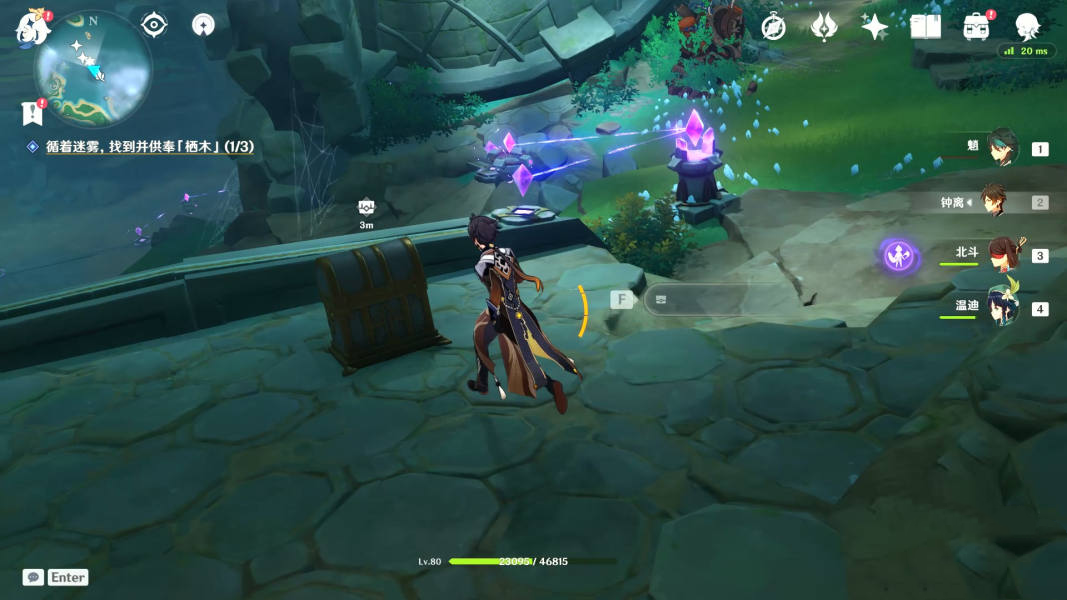Open the backpack inventory
The image size is (1067, 600).
tap(976, 27)
